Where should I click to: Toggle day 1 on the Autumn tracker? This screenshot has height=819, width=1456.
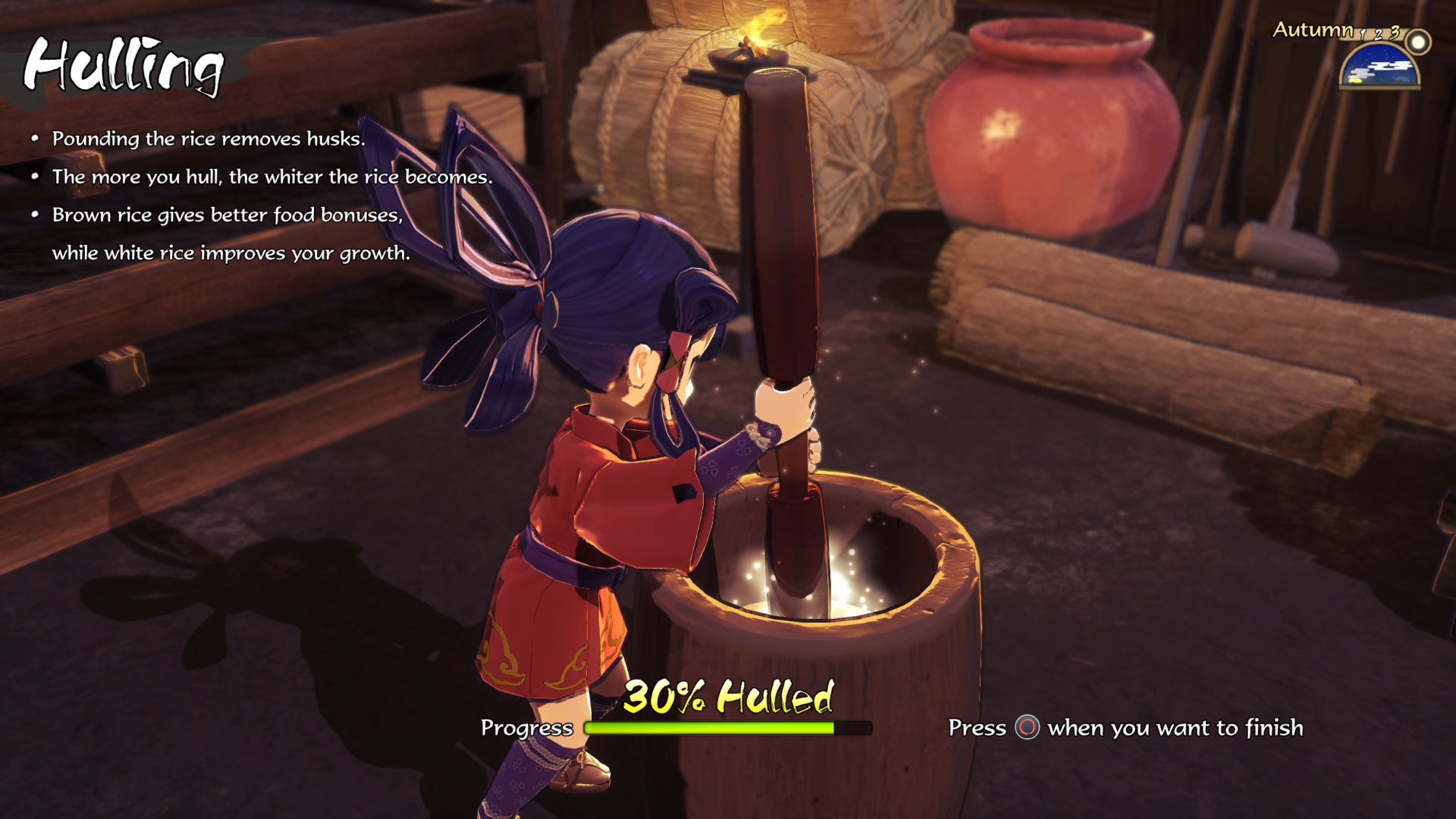[x=1363, y=35]
